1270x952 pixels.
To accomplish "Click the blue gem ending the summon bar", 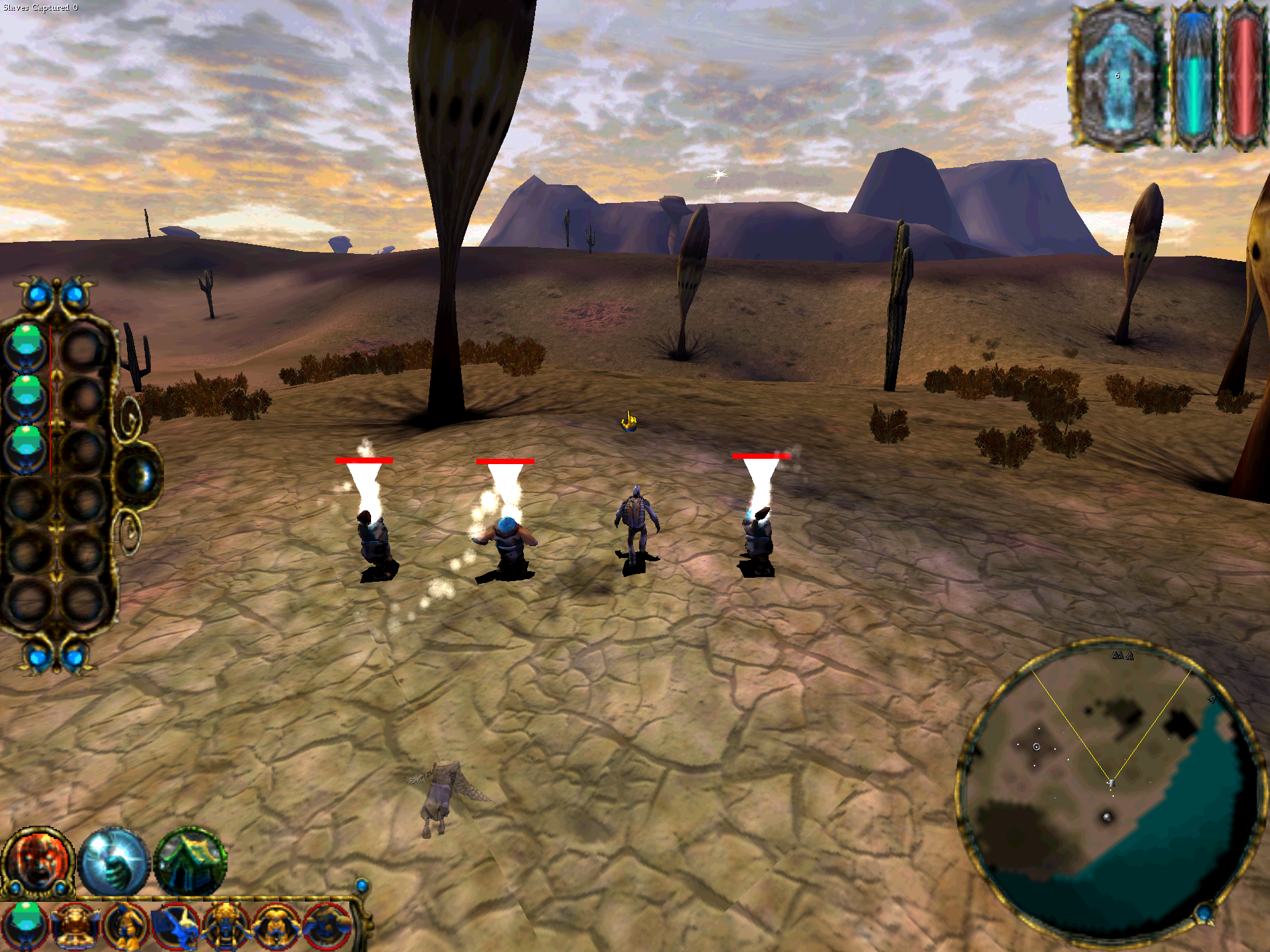I will (x=362, y=886).
